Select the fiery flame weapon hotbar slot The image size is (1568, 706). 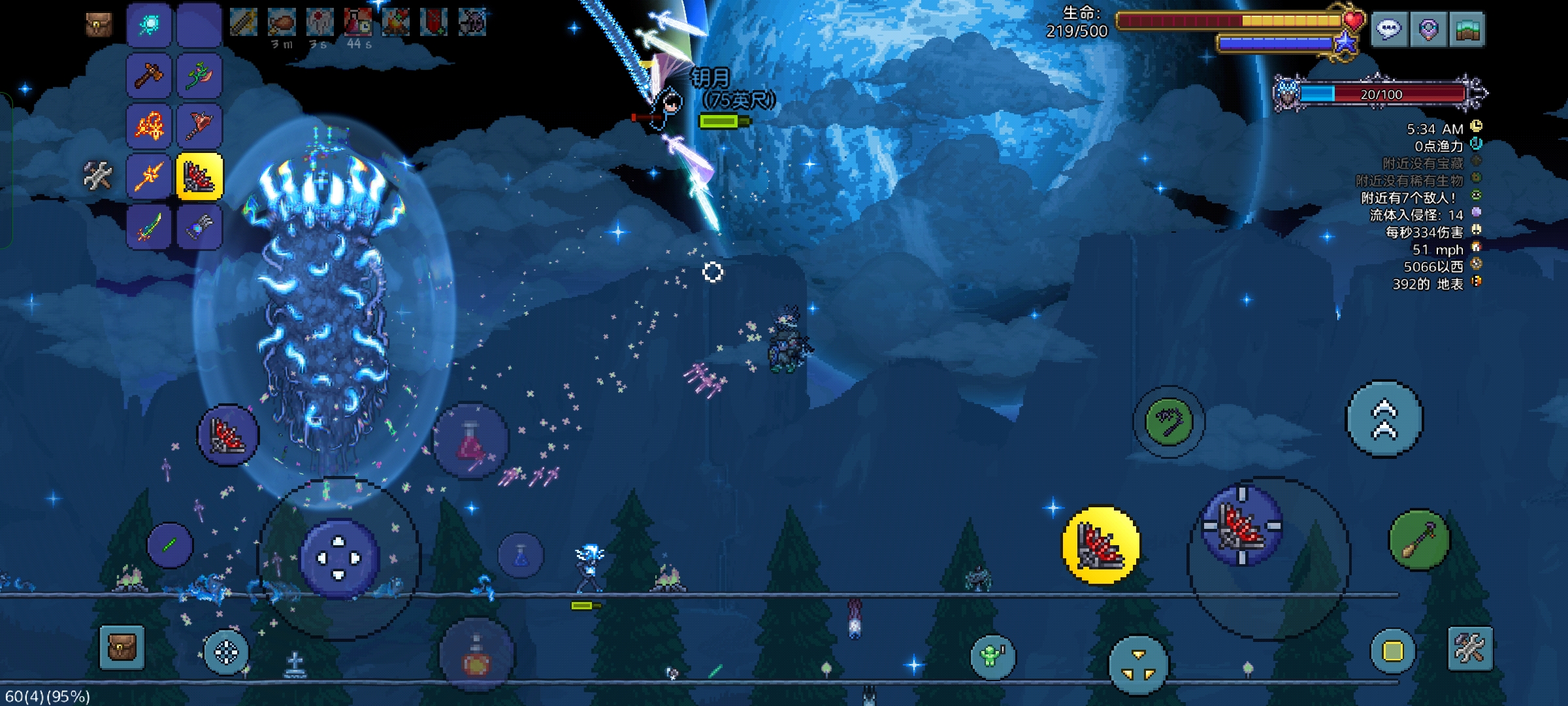coord(149,126)
